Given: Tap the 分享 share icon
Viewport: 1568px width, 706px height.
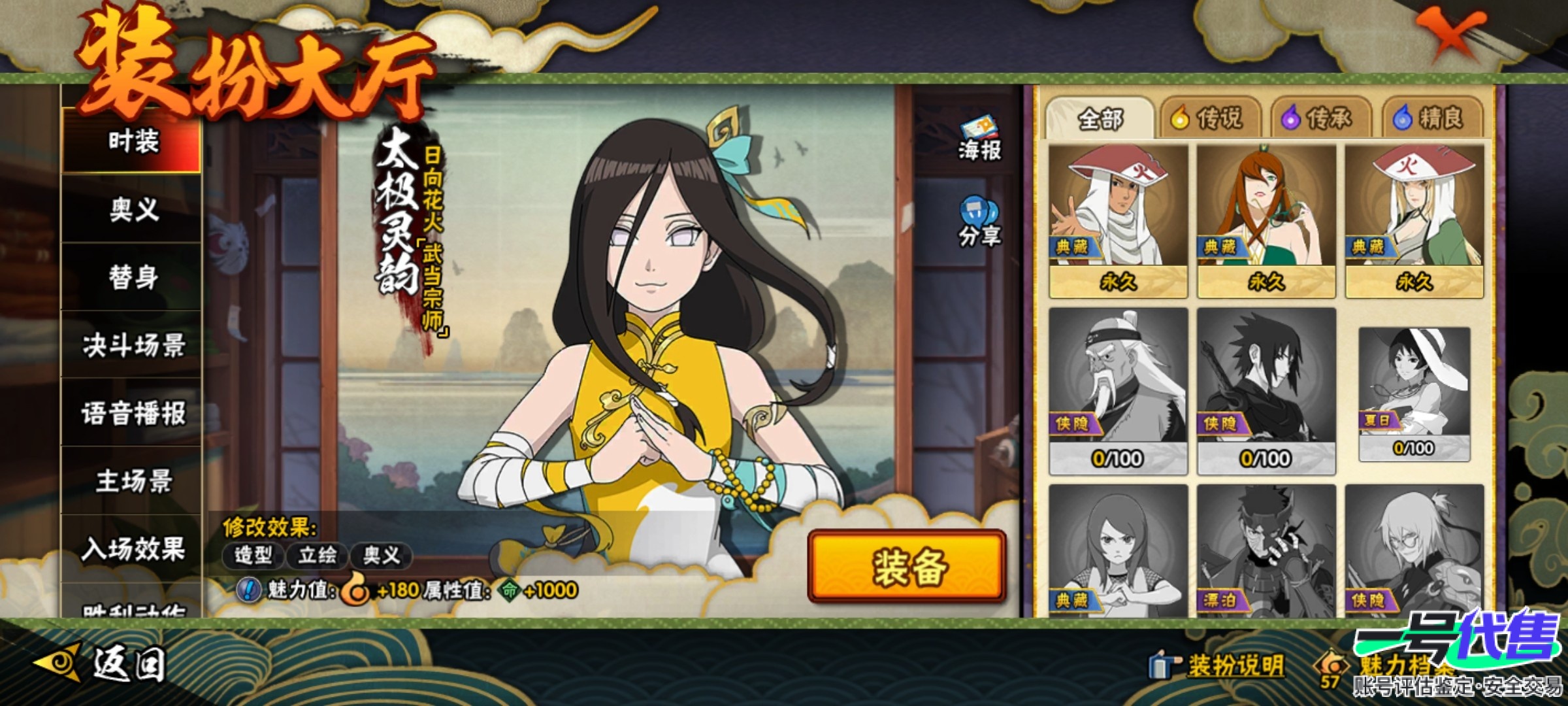Looking at the screenshot, I should point(979,222).
